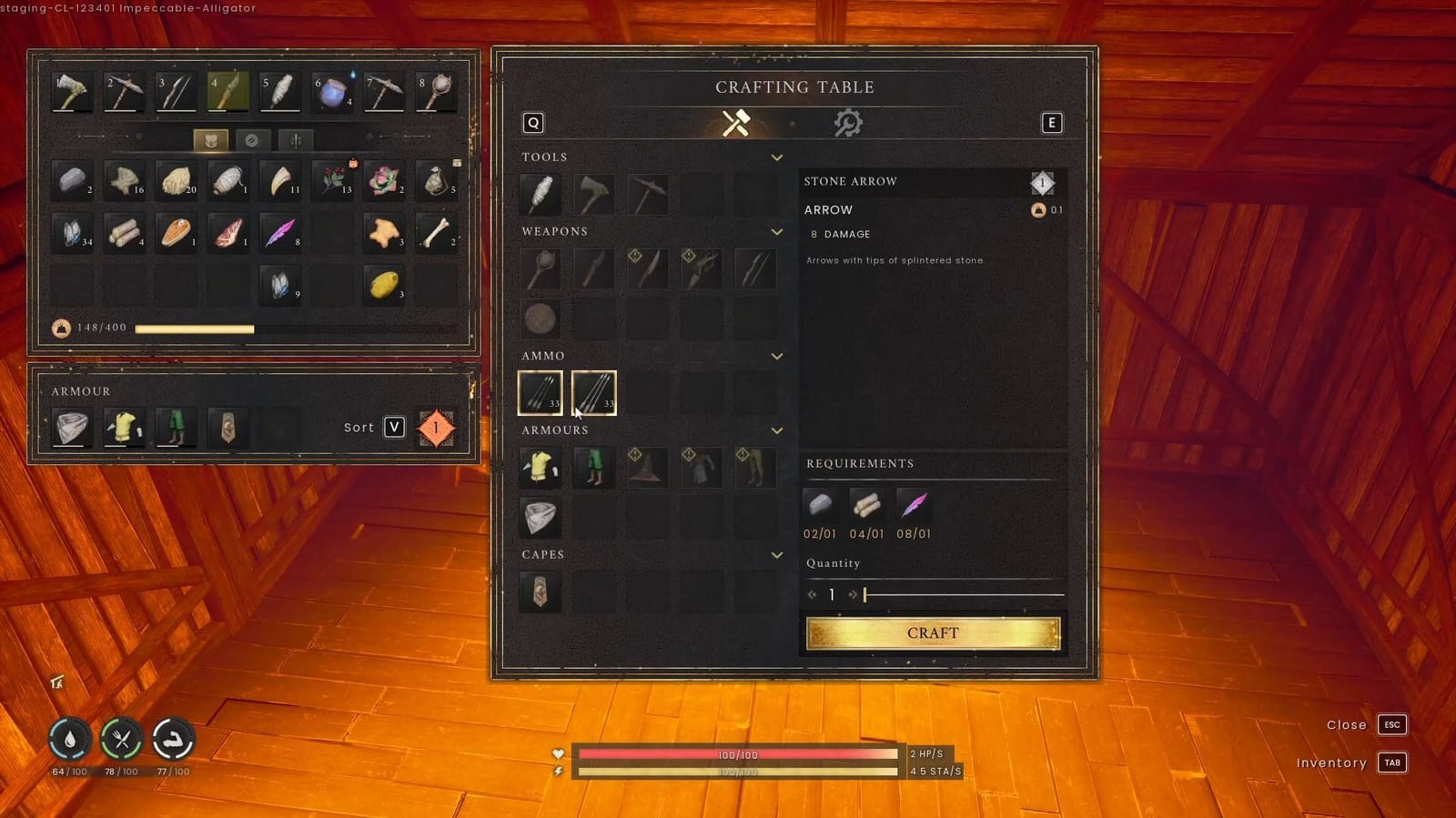Select the second arrow recipe under Ammo
Viewport: 1456px width, 818px height.
[593, 391]
